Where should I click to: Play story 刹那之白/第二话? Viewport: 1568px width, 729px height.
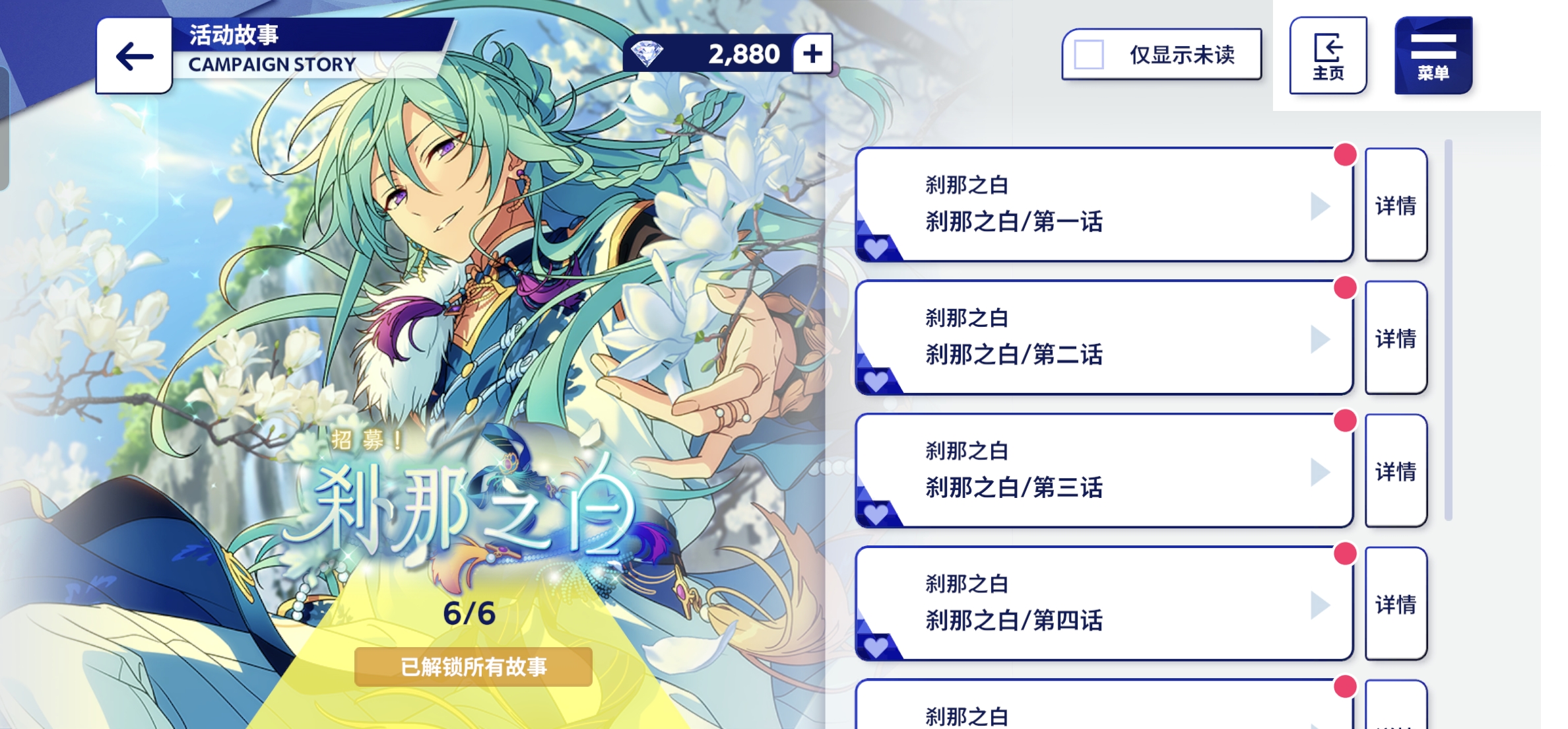[1103, 338]
